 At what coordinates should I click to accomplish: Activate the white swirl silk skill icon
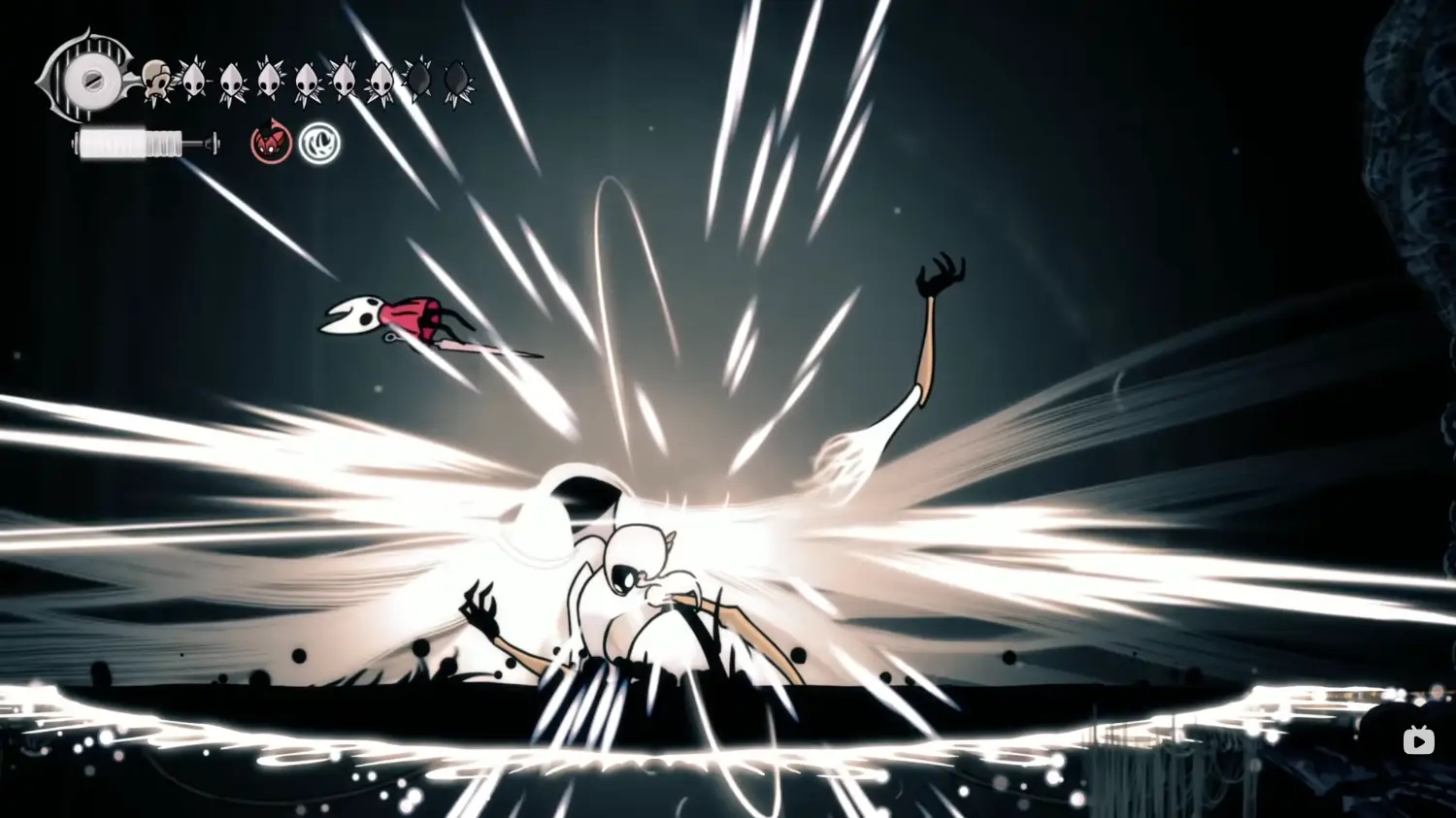pyautogui.click(x=319, y=145)
